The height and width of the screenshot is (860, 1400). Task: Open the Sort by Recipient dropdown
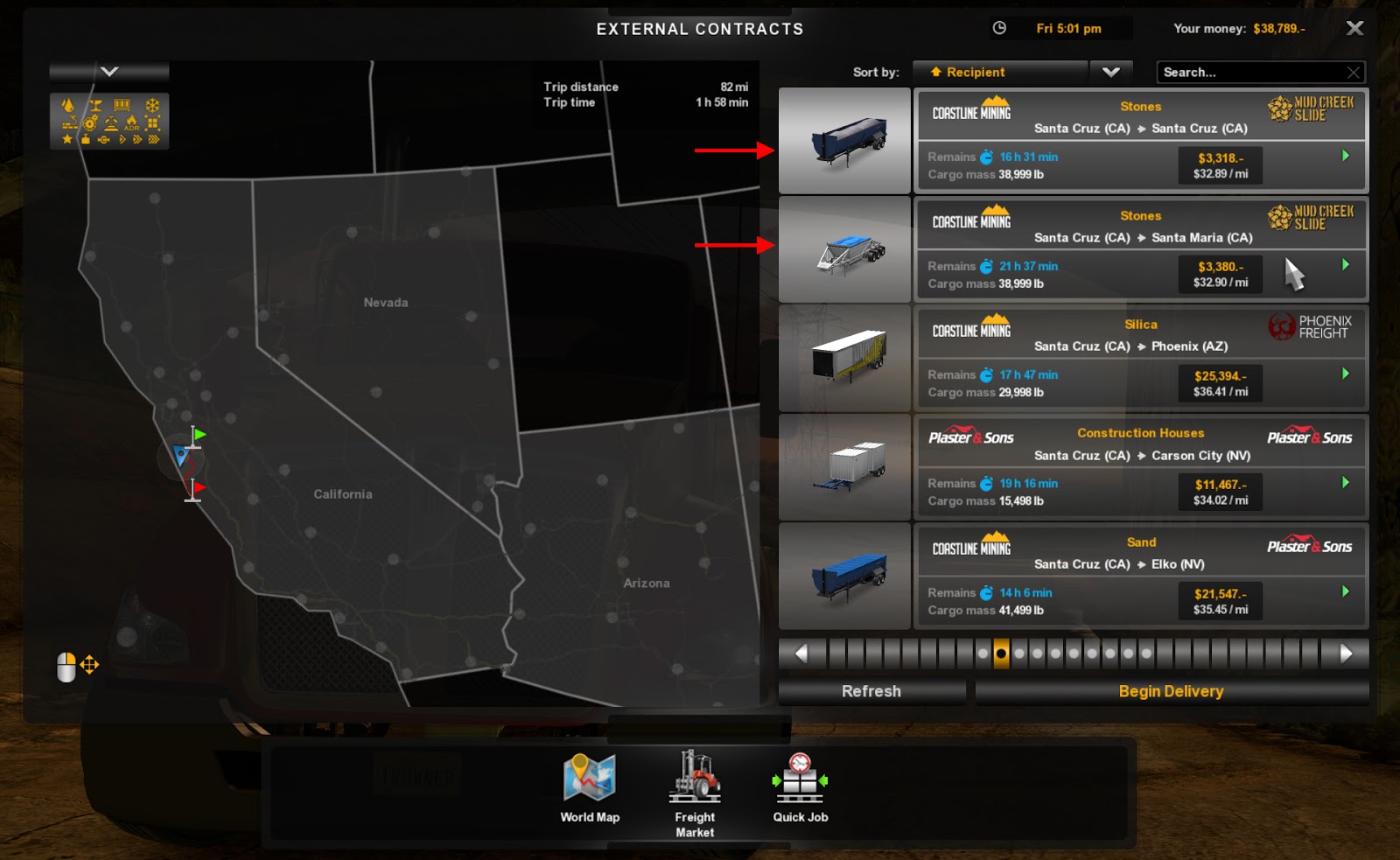[1110, 73]
